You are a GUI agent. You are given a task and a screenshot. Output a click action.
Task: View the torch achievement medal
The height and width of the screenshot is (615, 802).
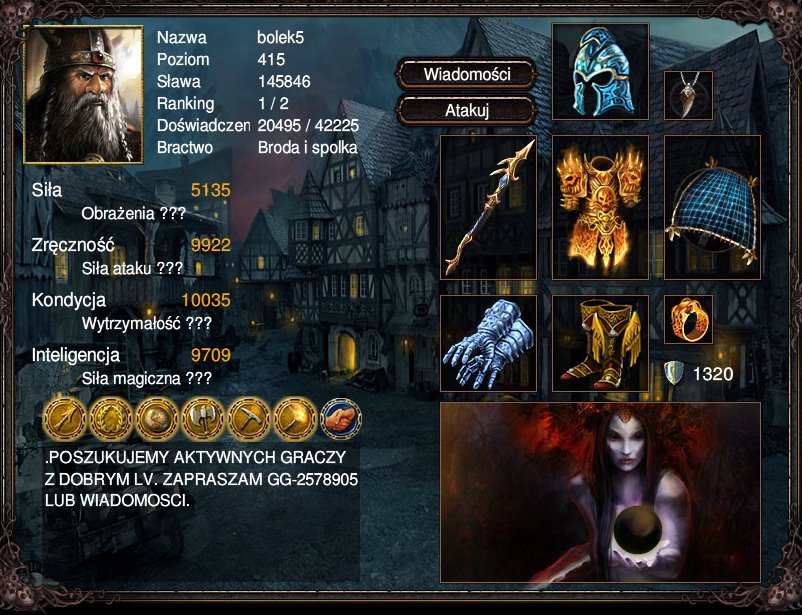pyautogui.click(x=294, y=418)
